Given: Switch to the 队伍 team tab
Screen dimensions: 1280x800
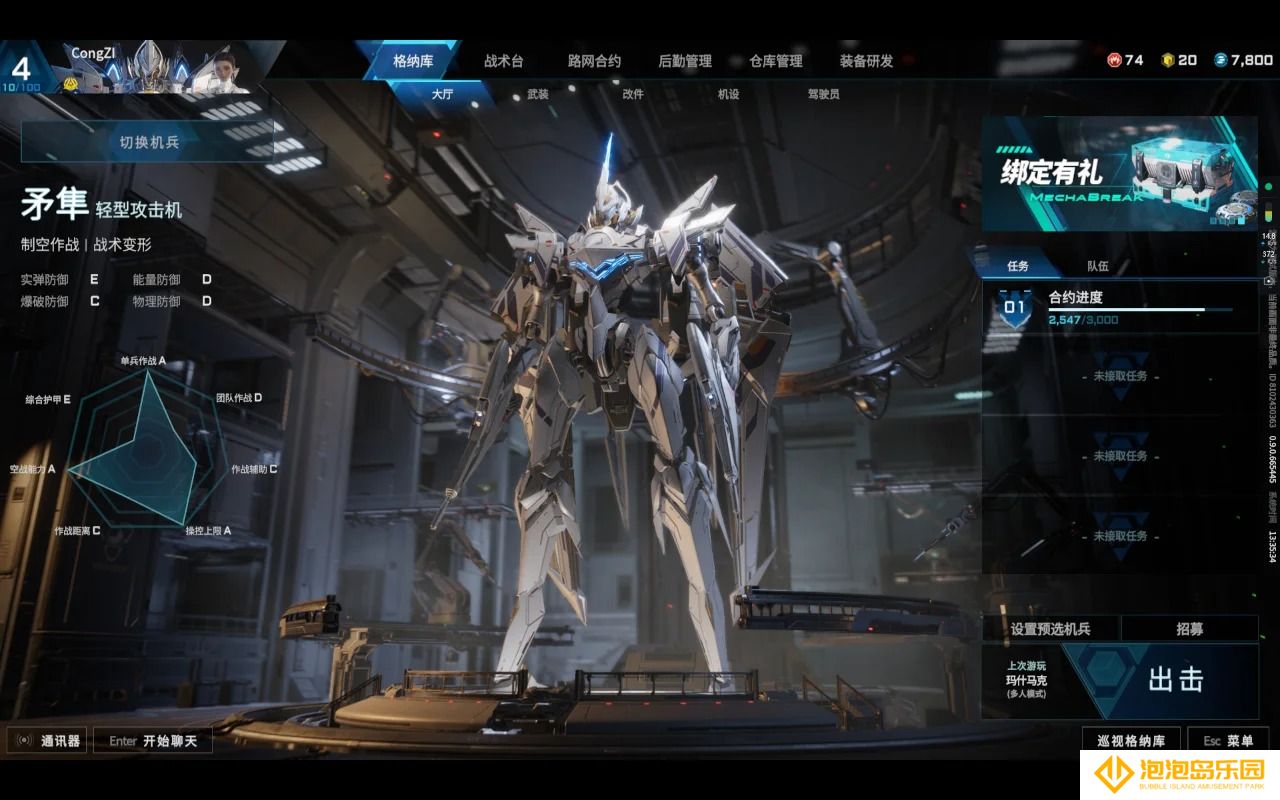Looking at the screenshot, I should (x=1098, y=266).
